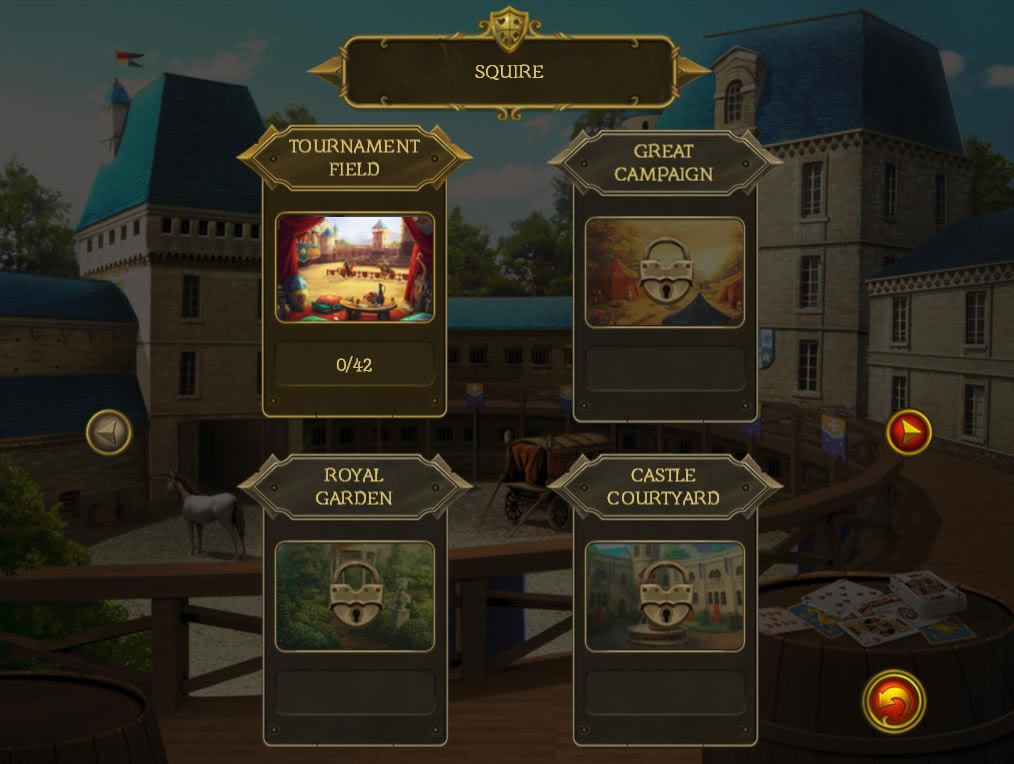Viewport: 1014px width, 764px height.
Task: Open the Tournament Field level pack
Action: pos(355,268)
